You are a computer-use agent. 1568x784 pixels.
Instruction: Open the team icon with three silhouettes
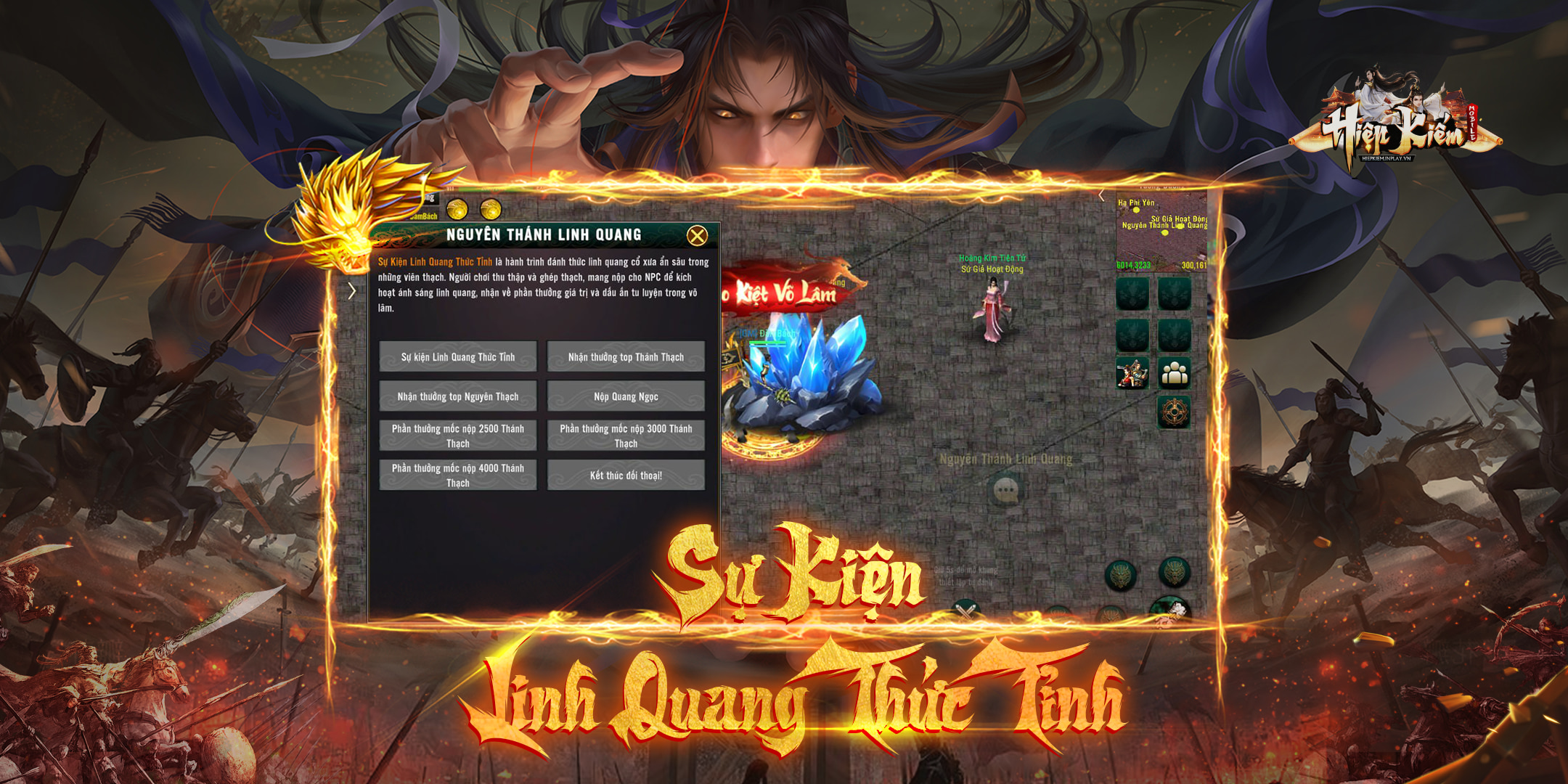pos(1175,373)
